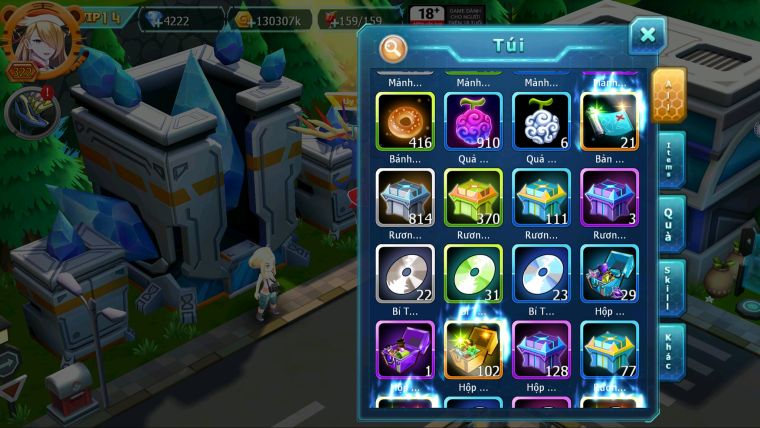Pick the treasure map item (21)
Viewport: 760px width, 428px height.
(610, 121)
